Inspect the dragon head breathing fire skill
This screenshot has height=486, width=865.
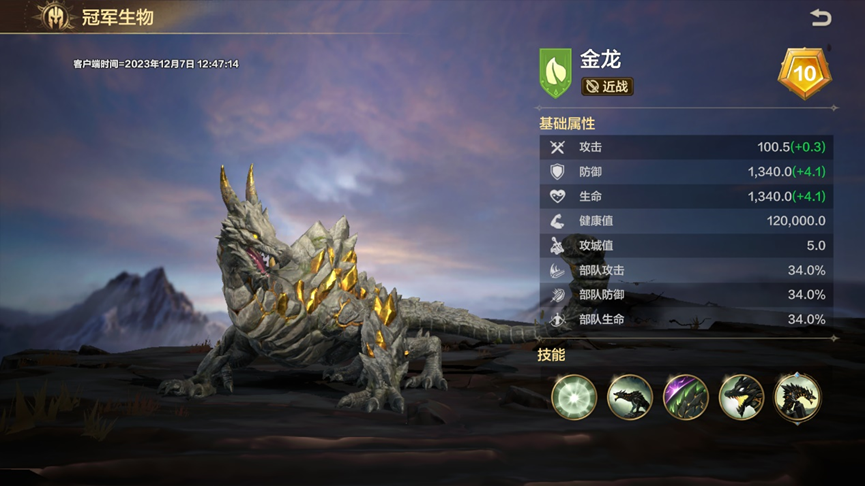(741, 397)
